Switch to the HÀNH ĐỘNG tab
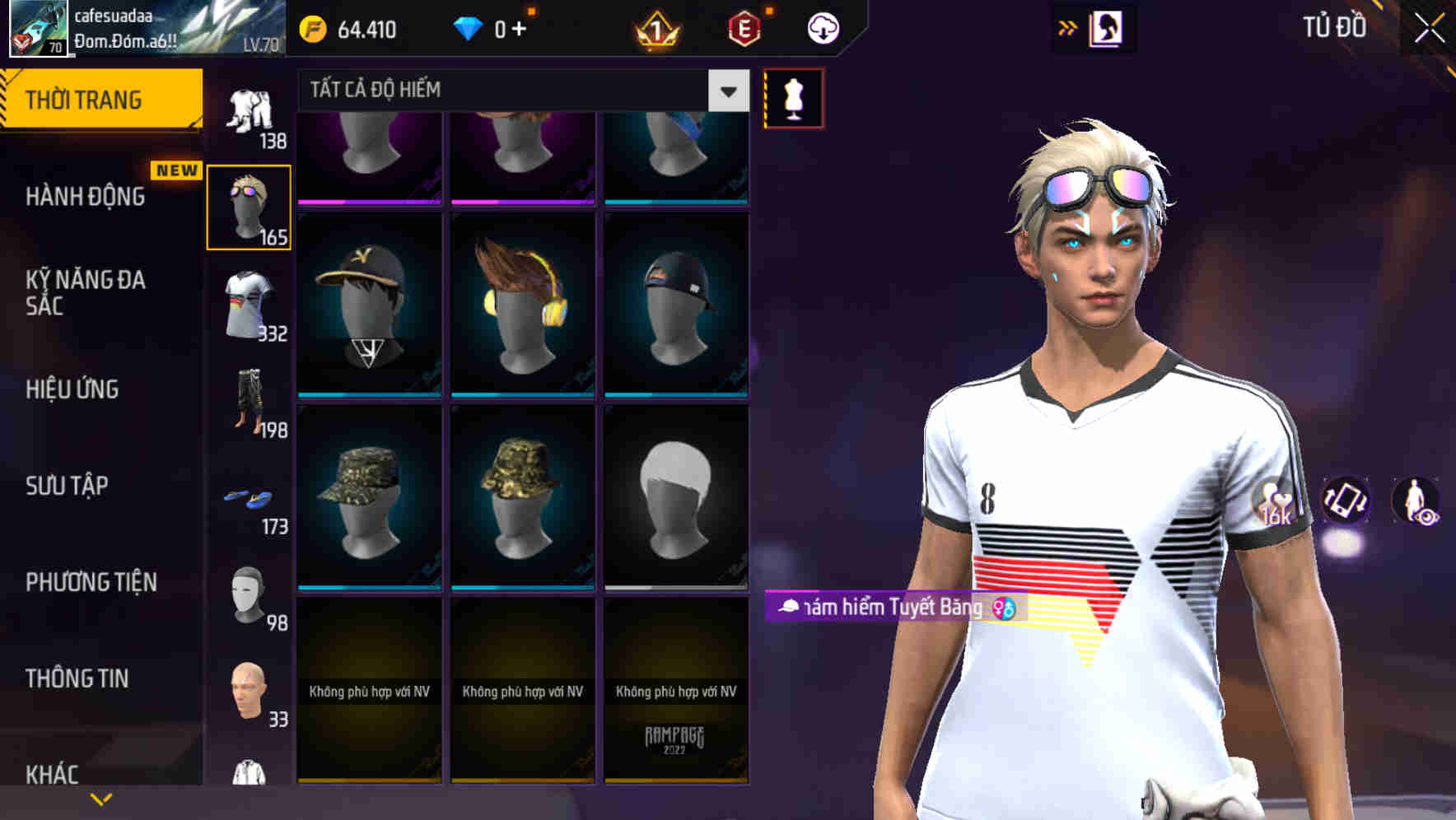 86,196
